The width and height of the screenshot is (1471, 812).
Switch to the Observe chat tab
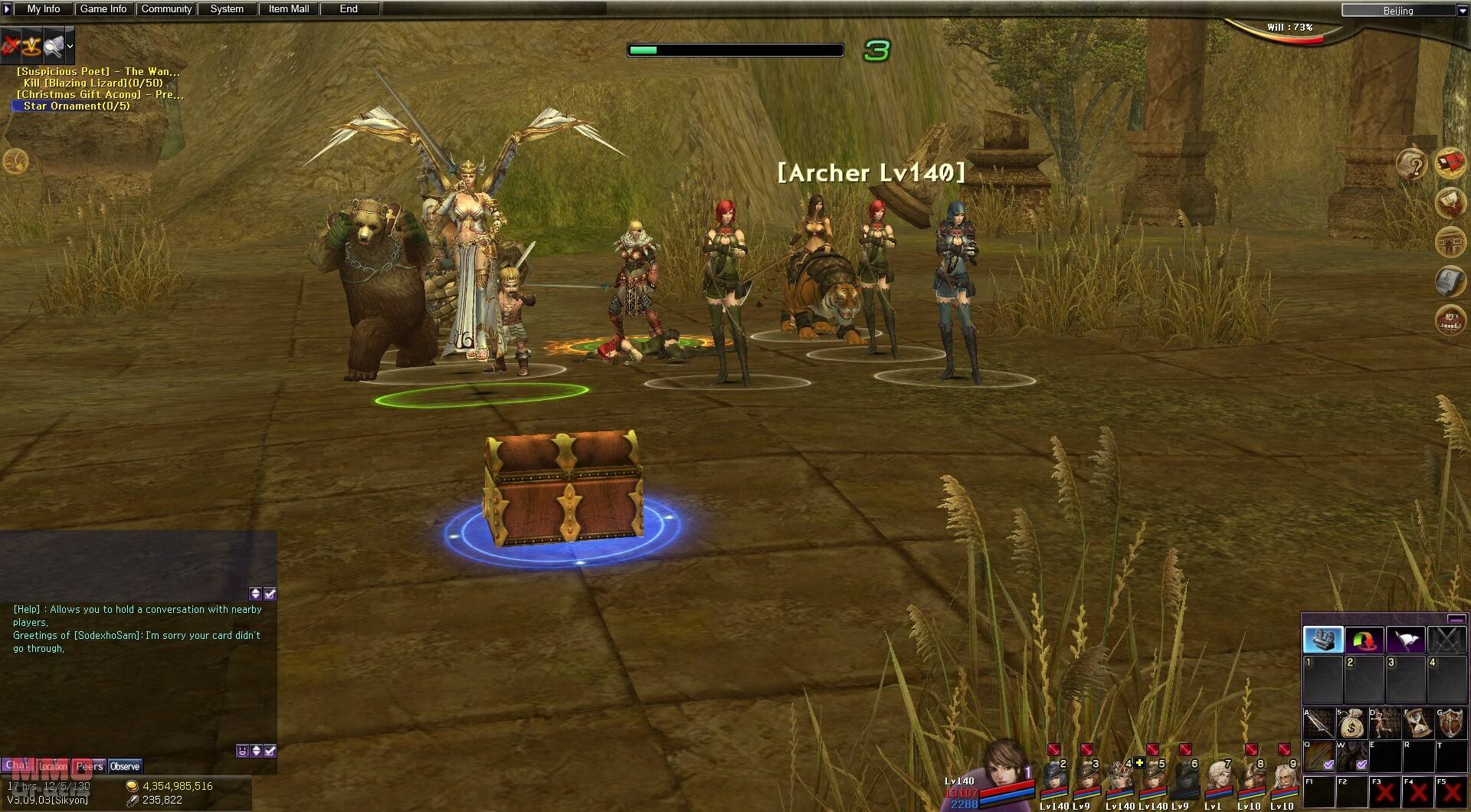coord(125,766)
